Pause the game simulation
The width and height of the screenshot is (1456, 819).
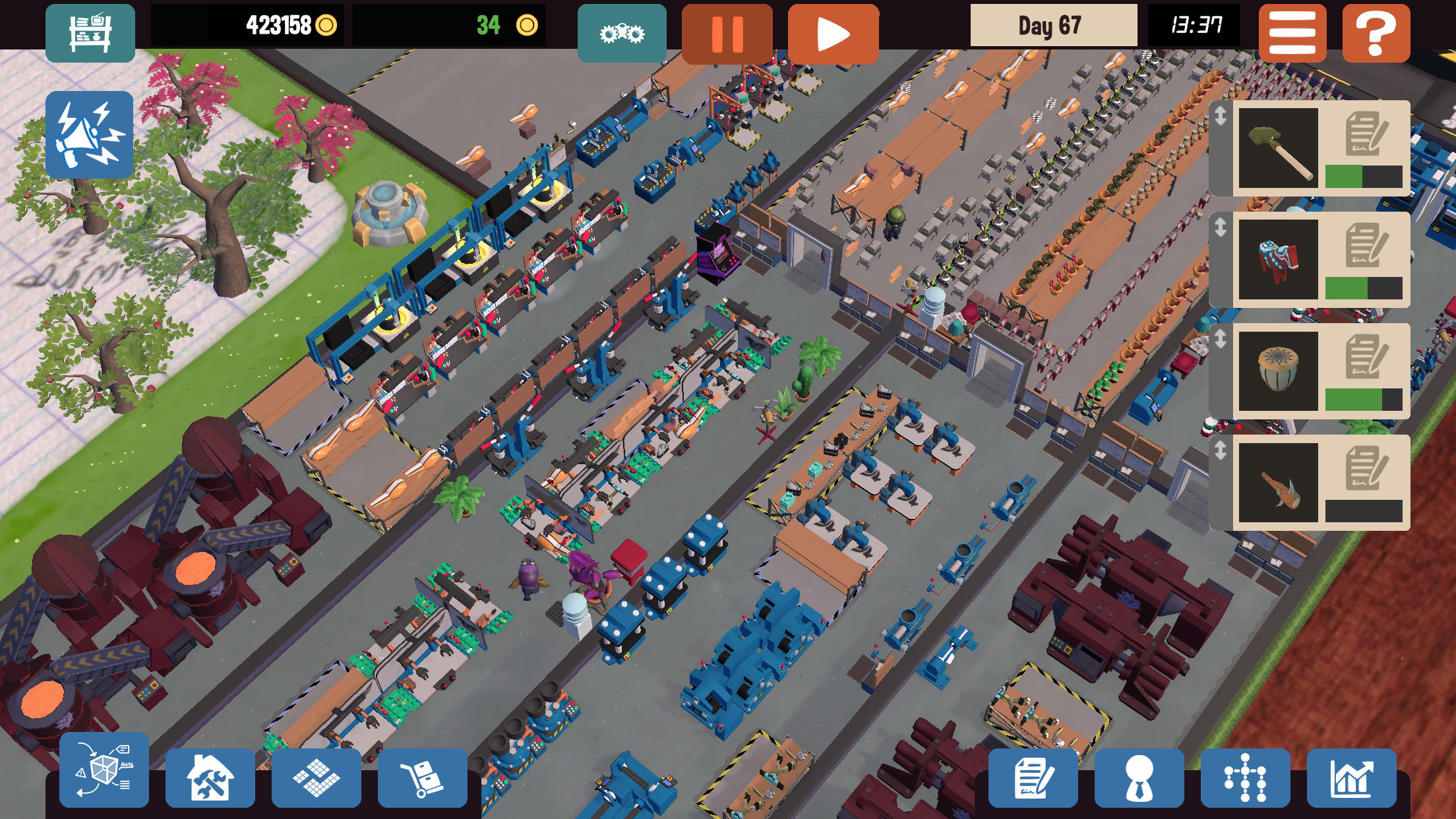click(x=727, y=32)
